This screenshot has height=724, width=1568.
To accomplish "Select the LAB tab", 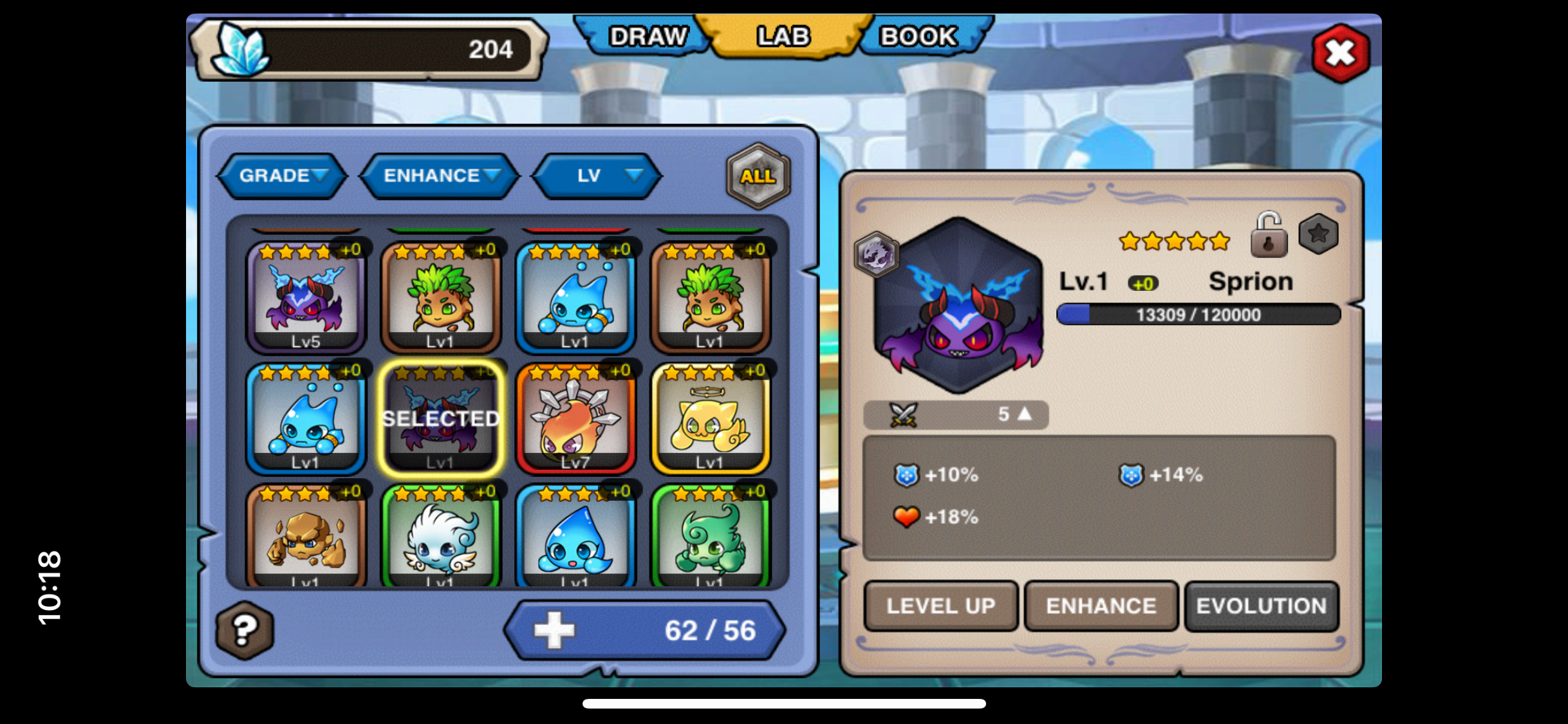I will point(783,37).
